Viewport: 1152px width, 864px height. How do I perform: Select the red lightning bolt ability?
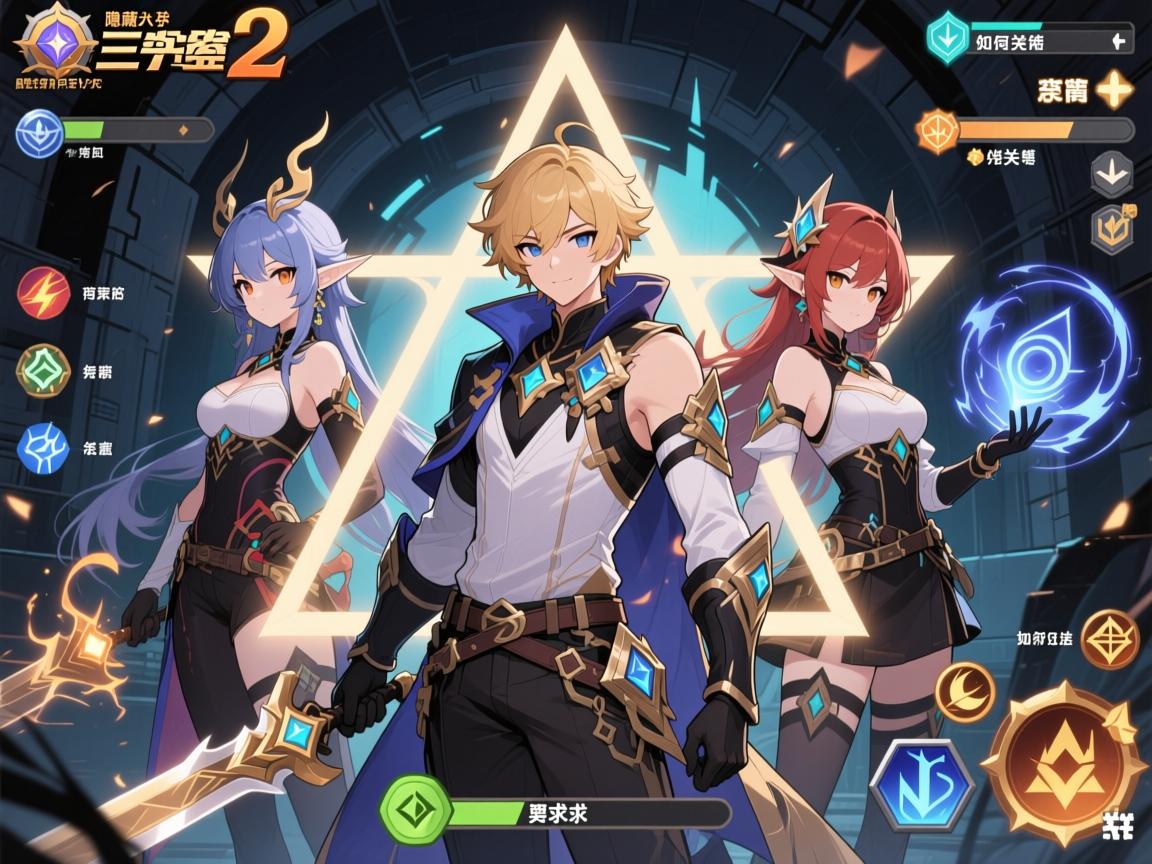tap(44, 293)
